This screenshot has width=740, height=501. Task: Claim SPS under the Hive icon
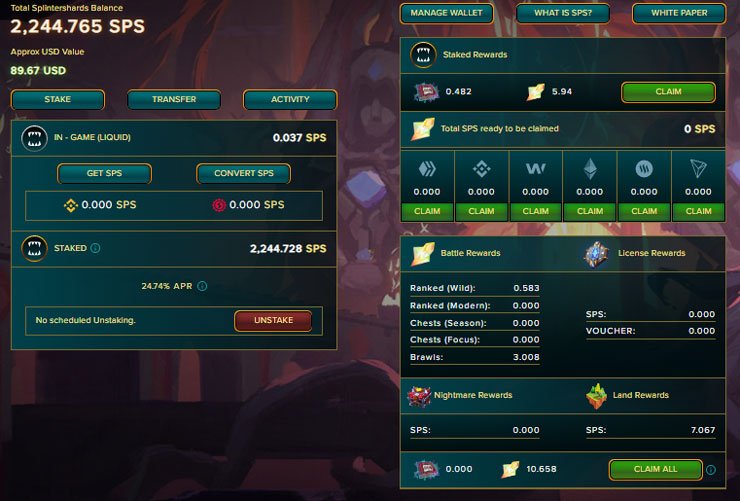click(x=427, y=211)
